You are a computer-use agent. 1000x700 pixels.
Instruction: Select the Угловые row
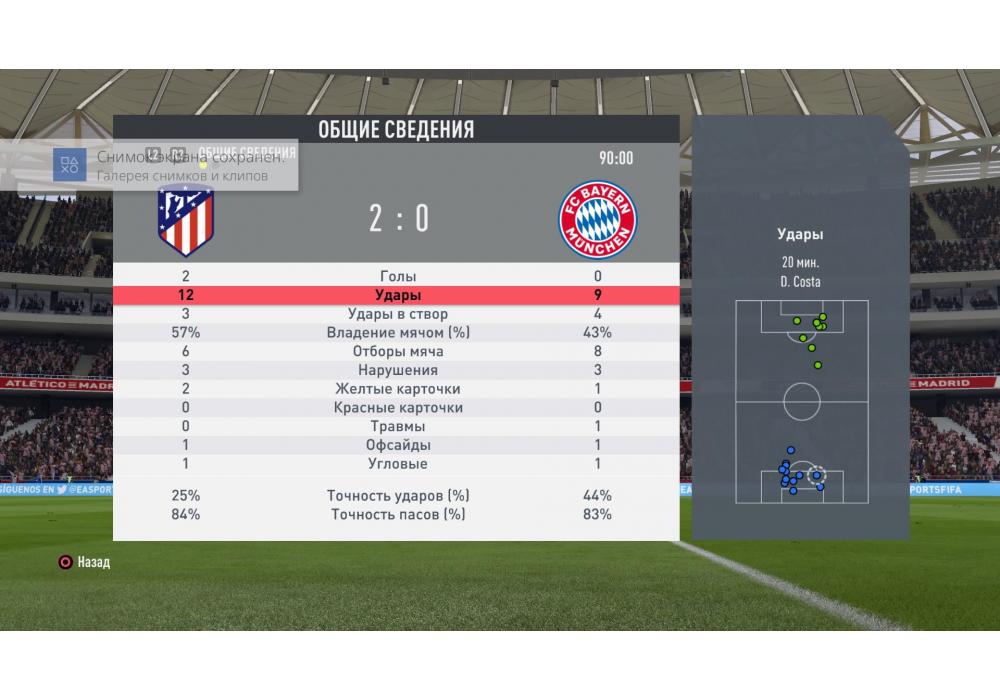point(398,464)
